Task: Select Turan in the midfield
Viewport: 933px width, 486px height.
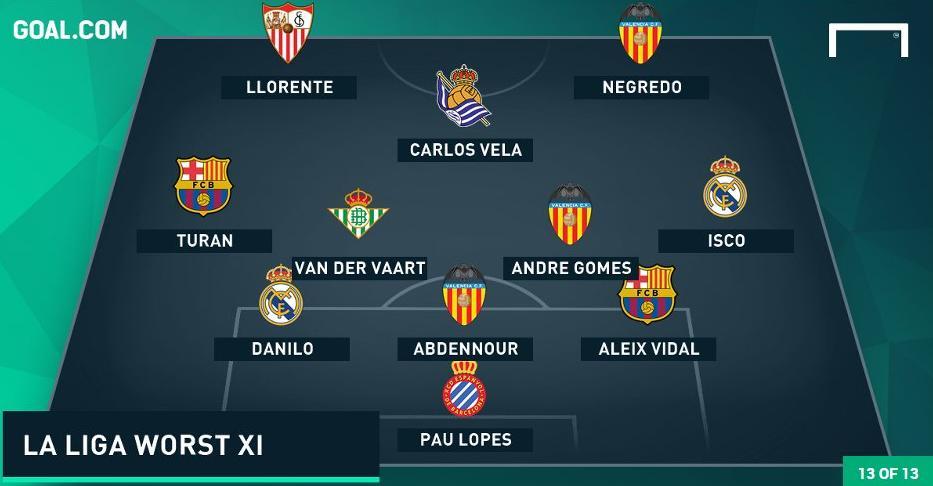Action: [204, 240]
